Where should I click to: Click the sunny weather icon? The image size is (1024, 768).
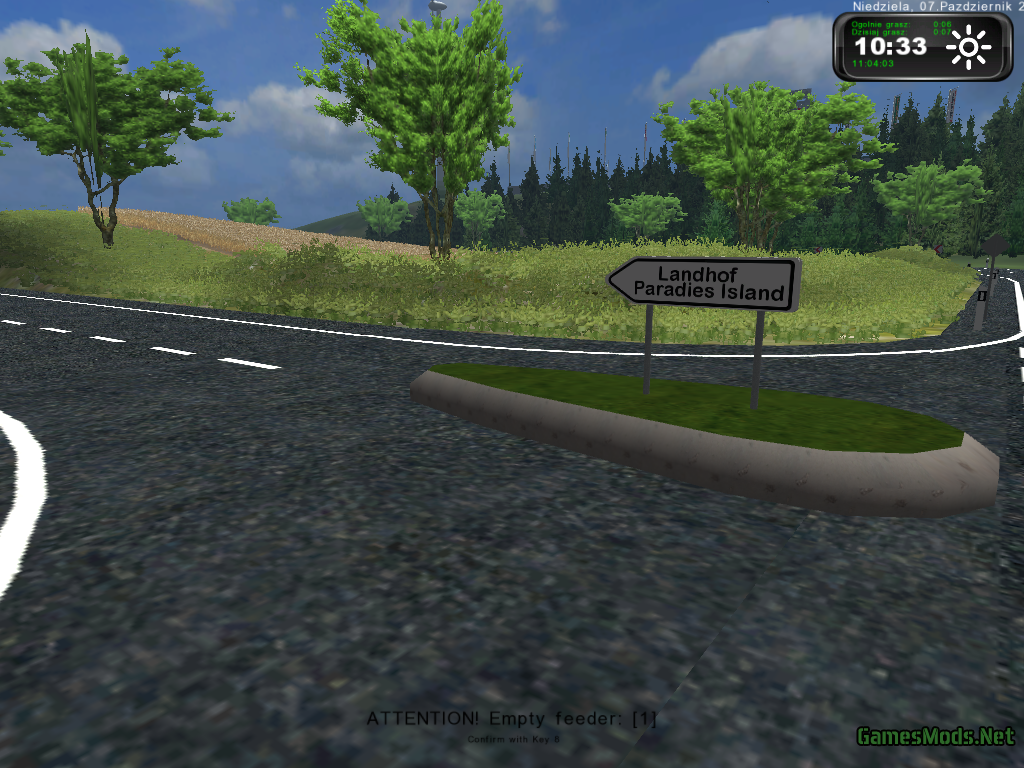coord(969,48)
